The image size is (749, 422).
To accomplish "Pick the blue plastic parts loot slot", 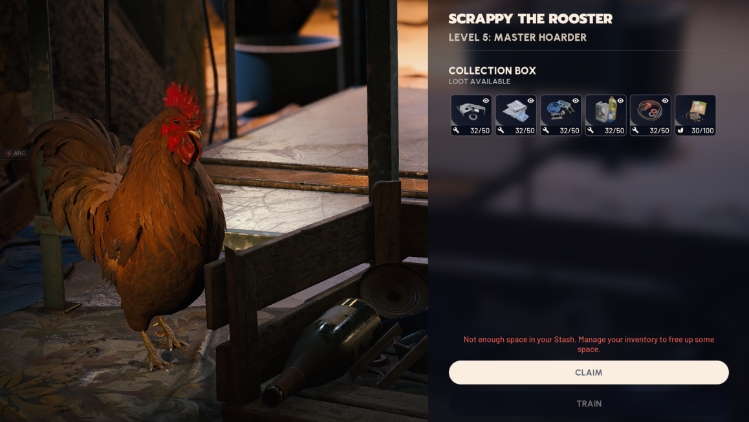I will tap(560, 115).
